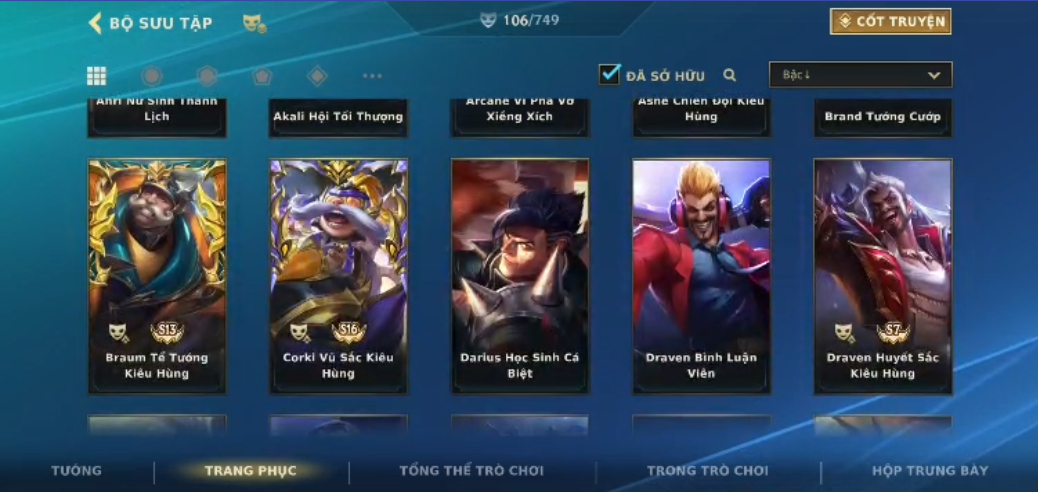Select the Trang Phục tab

250,471
